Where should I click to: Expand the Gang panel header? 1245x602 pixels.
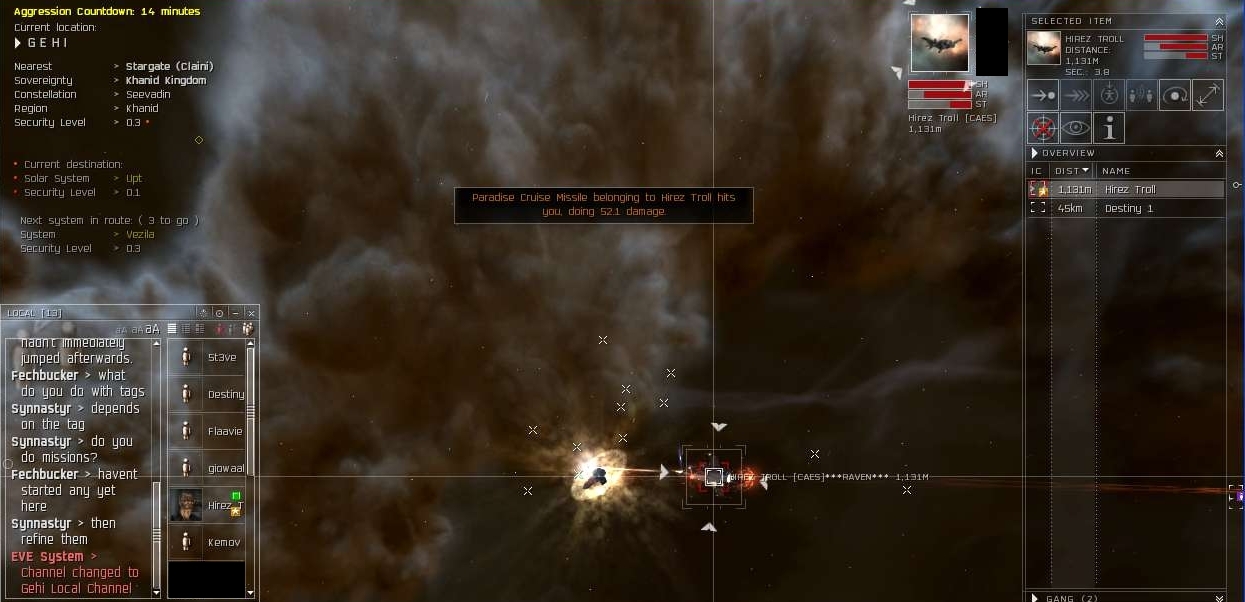tap(1035, 598)
